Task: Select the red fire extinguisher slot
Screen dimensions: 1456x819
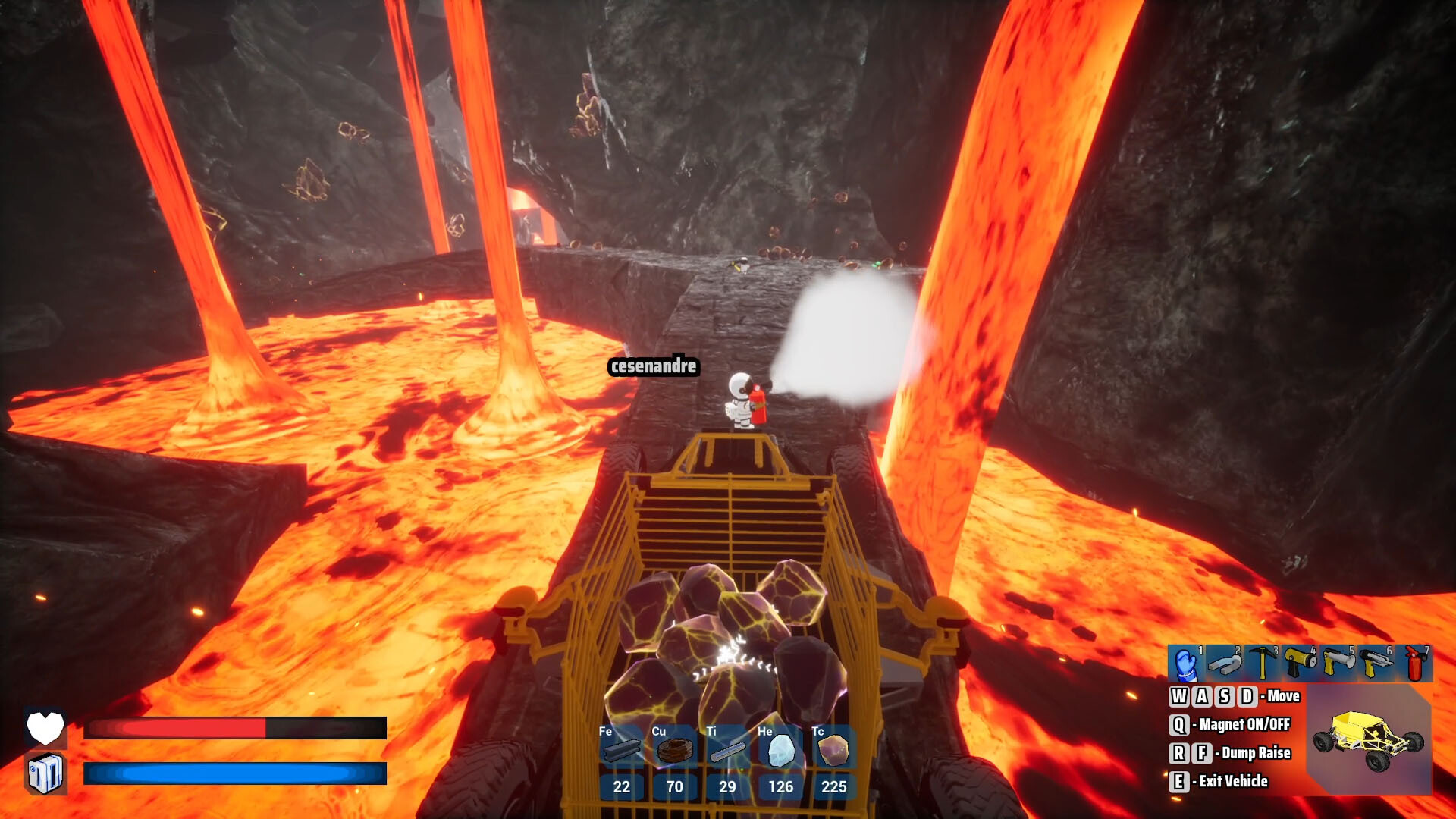Action: pos(1414,664)
